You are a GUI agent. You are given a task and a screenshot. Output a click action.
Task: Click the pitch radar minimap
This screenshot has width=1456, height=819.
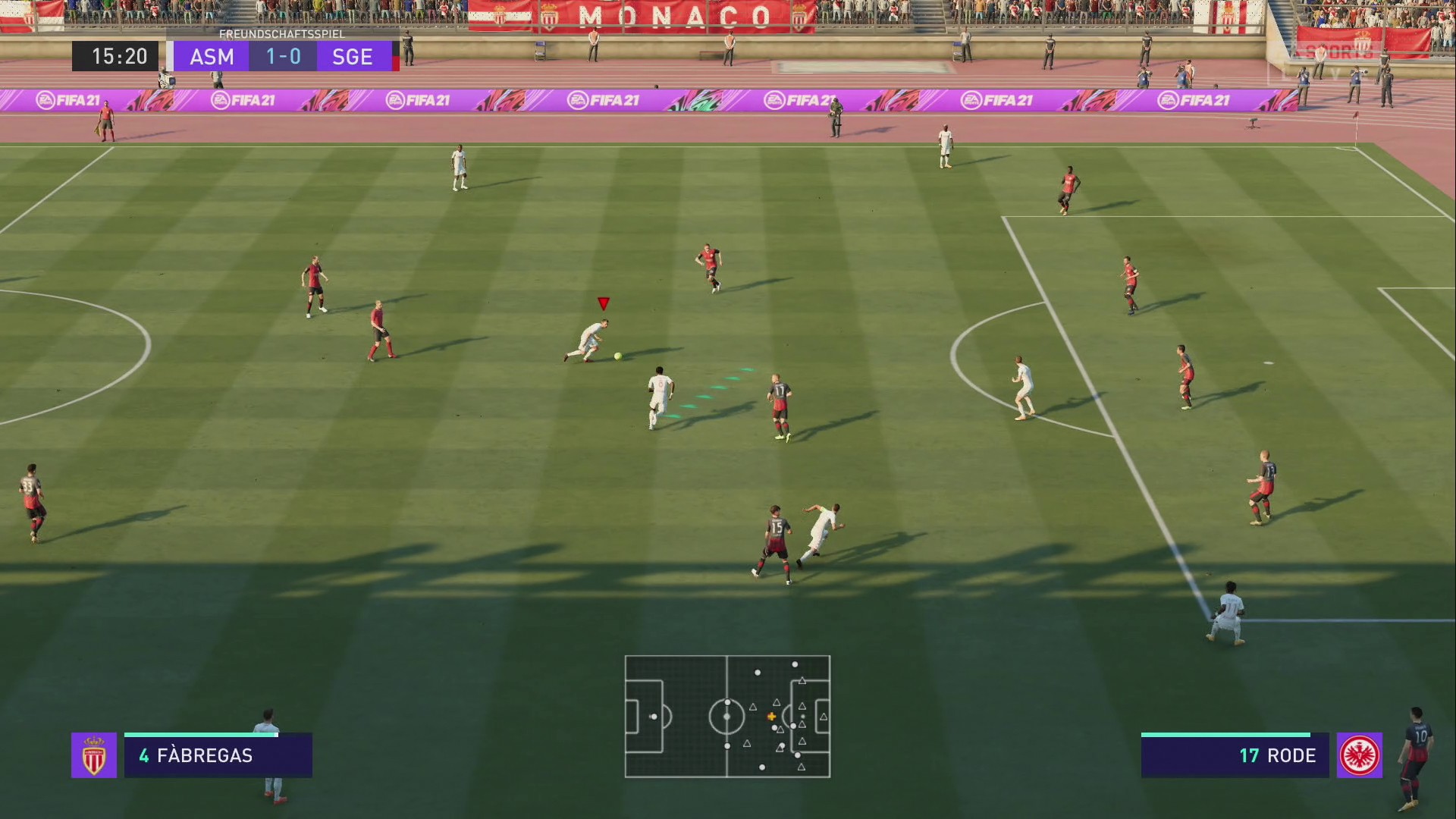pyautogui.click(x=727, y=717)
